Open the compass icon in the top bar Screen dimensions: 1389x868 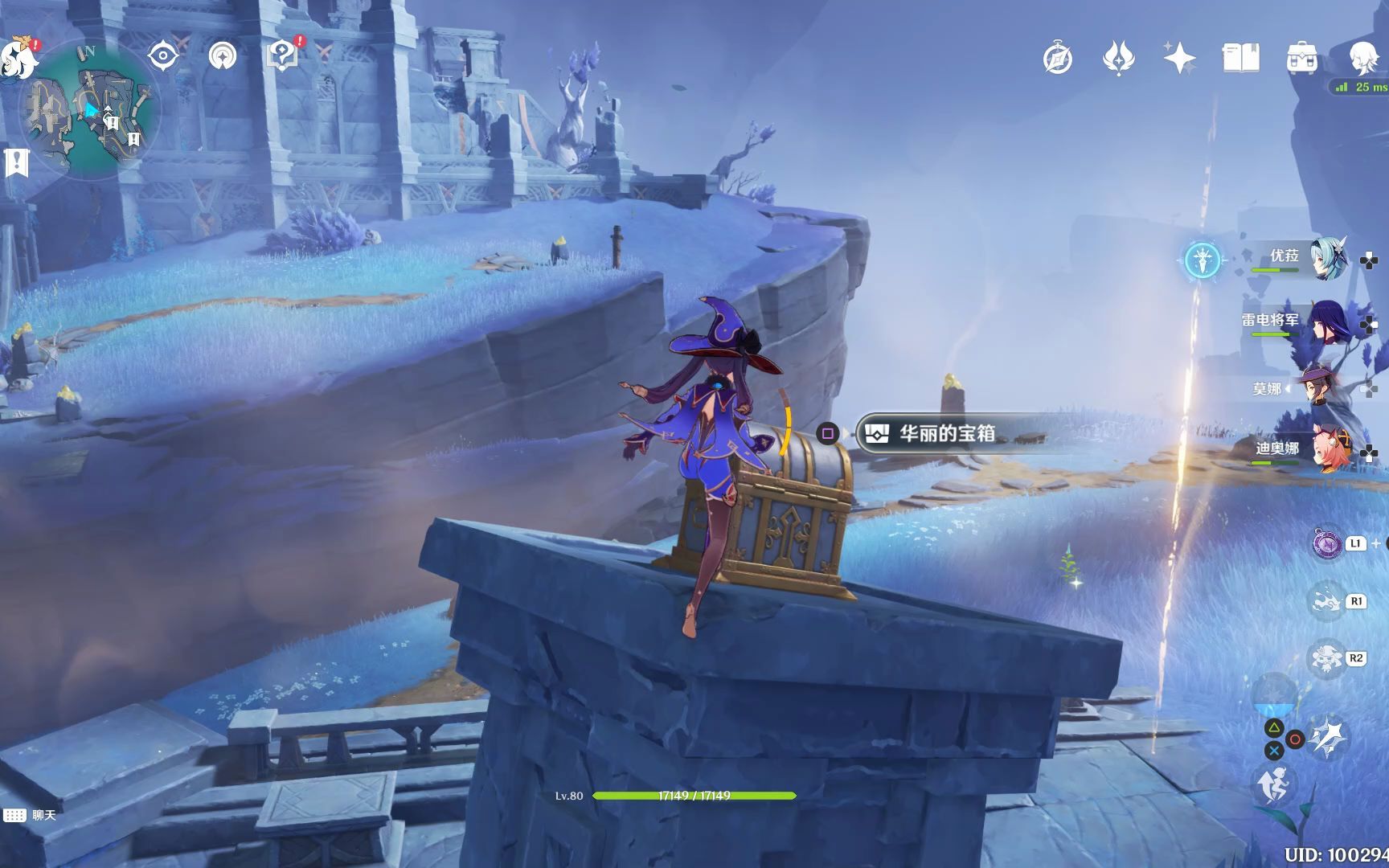tap(1057, 59)
